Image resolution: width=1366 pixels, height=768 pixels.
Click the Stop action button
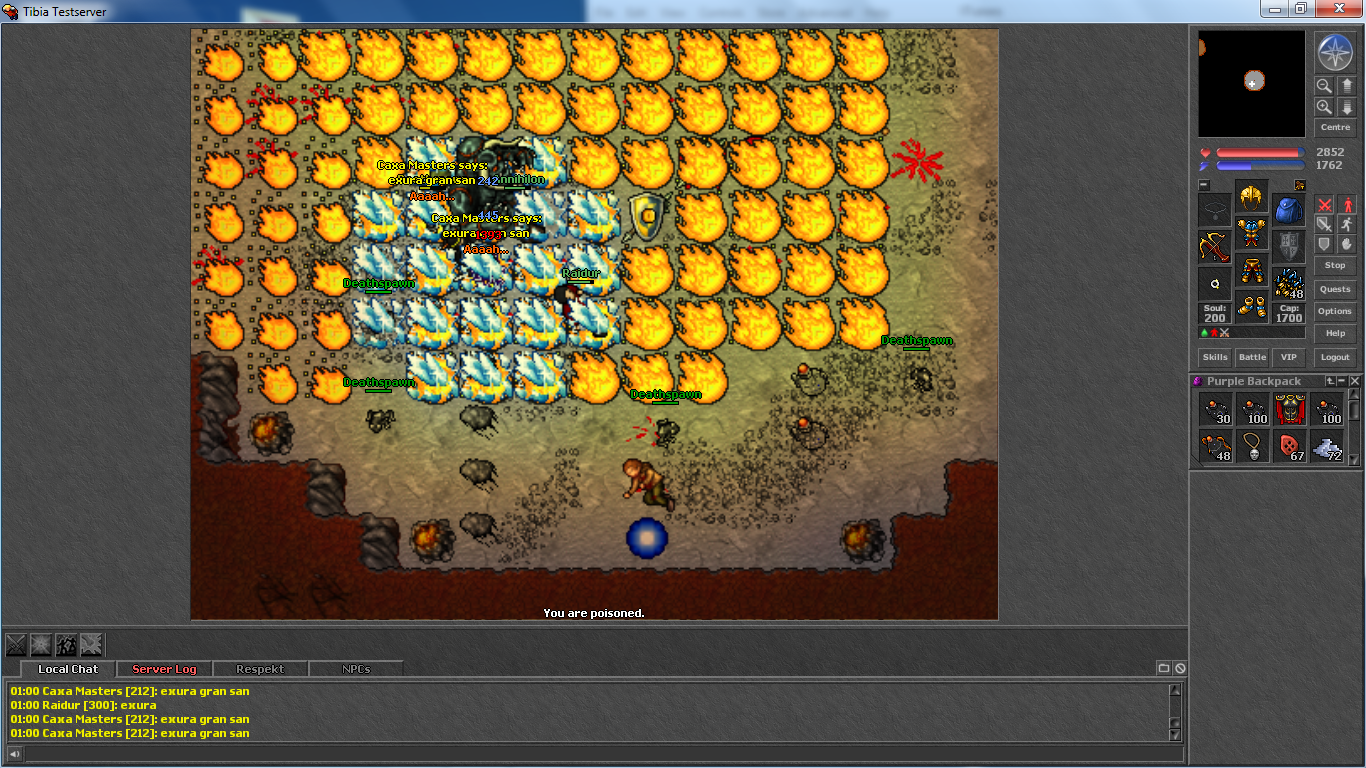[1335, 265]
